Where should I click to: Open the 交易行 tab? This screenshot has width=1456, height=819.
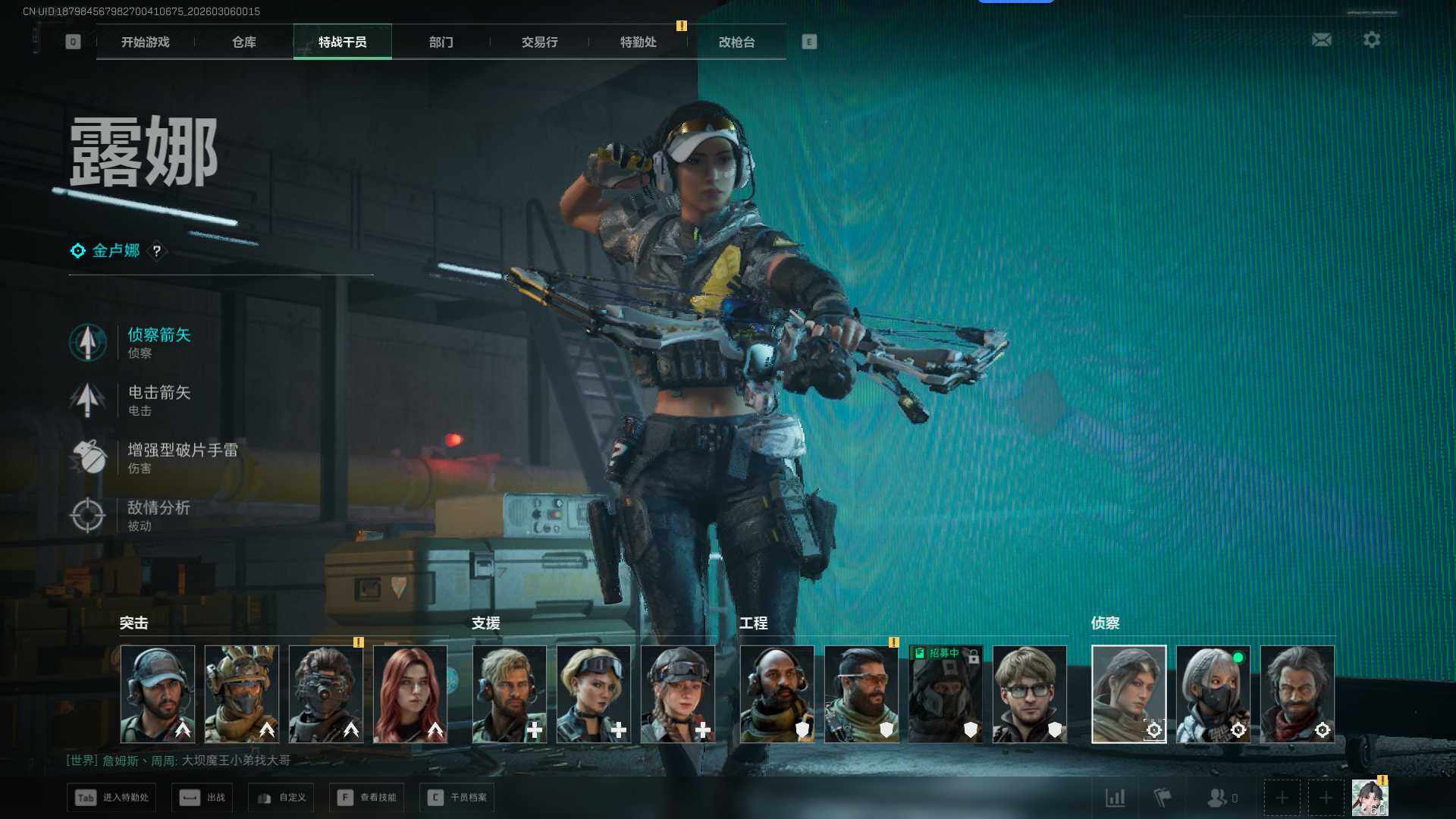(539, 42)
